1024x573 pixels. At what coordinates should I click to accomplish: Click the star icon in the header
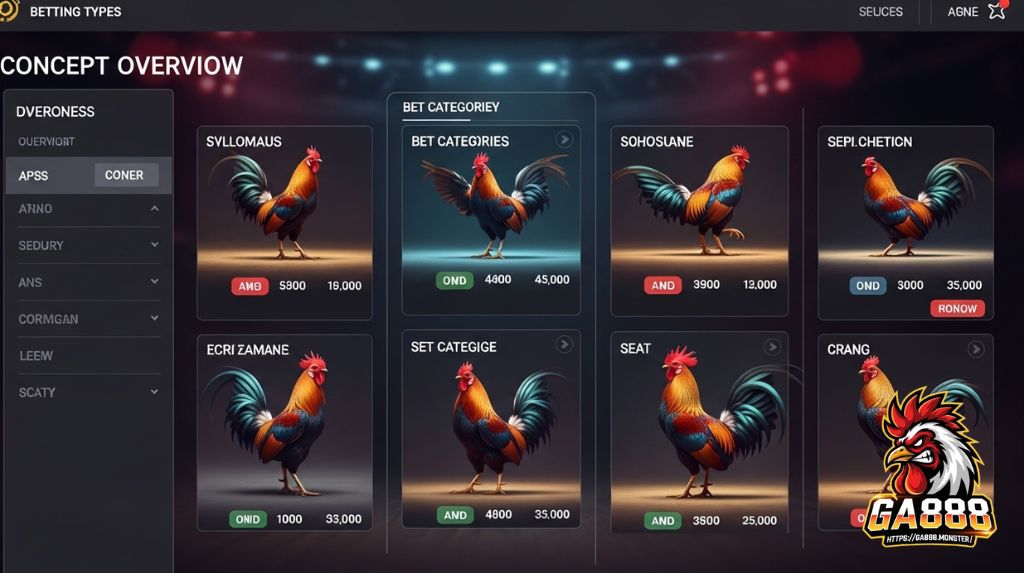coord(997,11)
